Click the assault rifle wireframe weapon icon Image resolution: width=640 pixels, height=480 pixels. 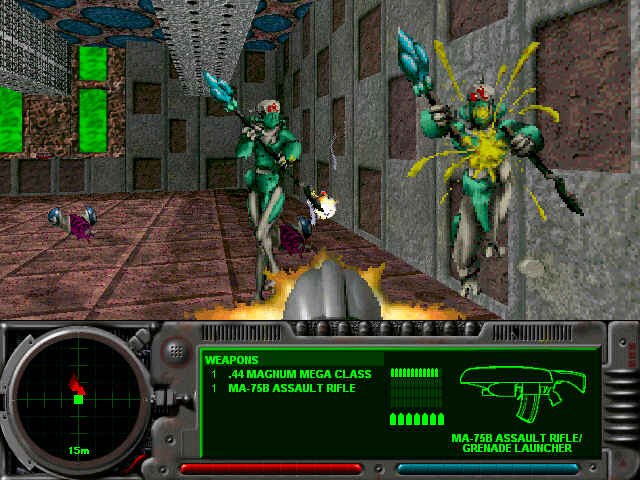524,392
